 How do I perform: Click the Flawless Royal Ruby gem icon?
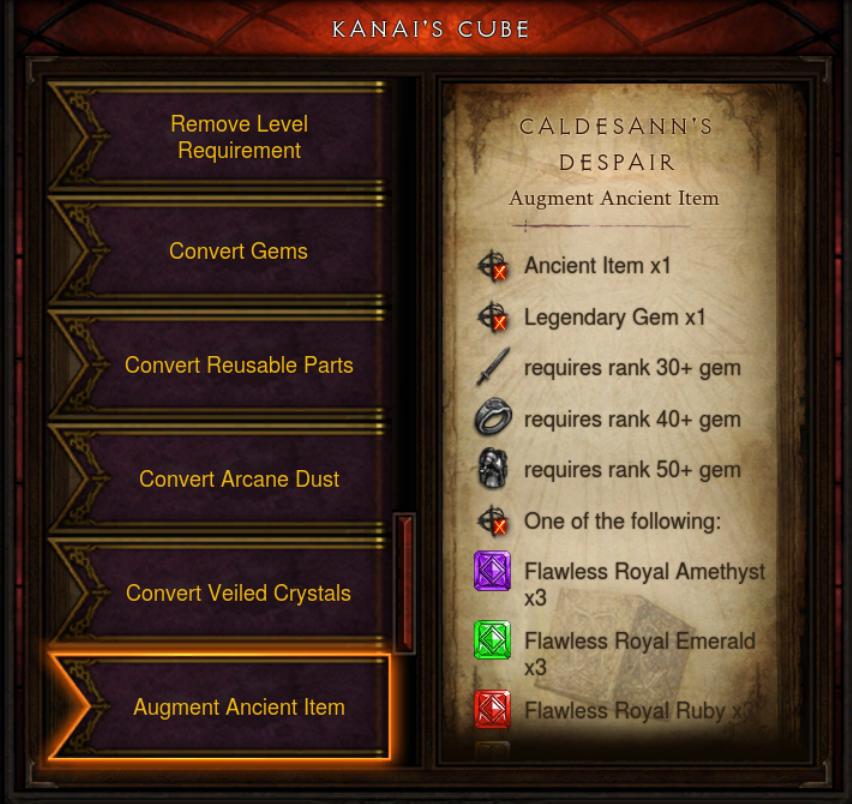[492, 709]
